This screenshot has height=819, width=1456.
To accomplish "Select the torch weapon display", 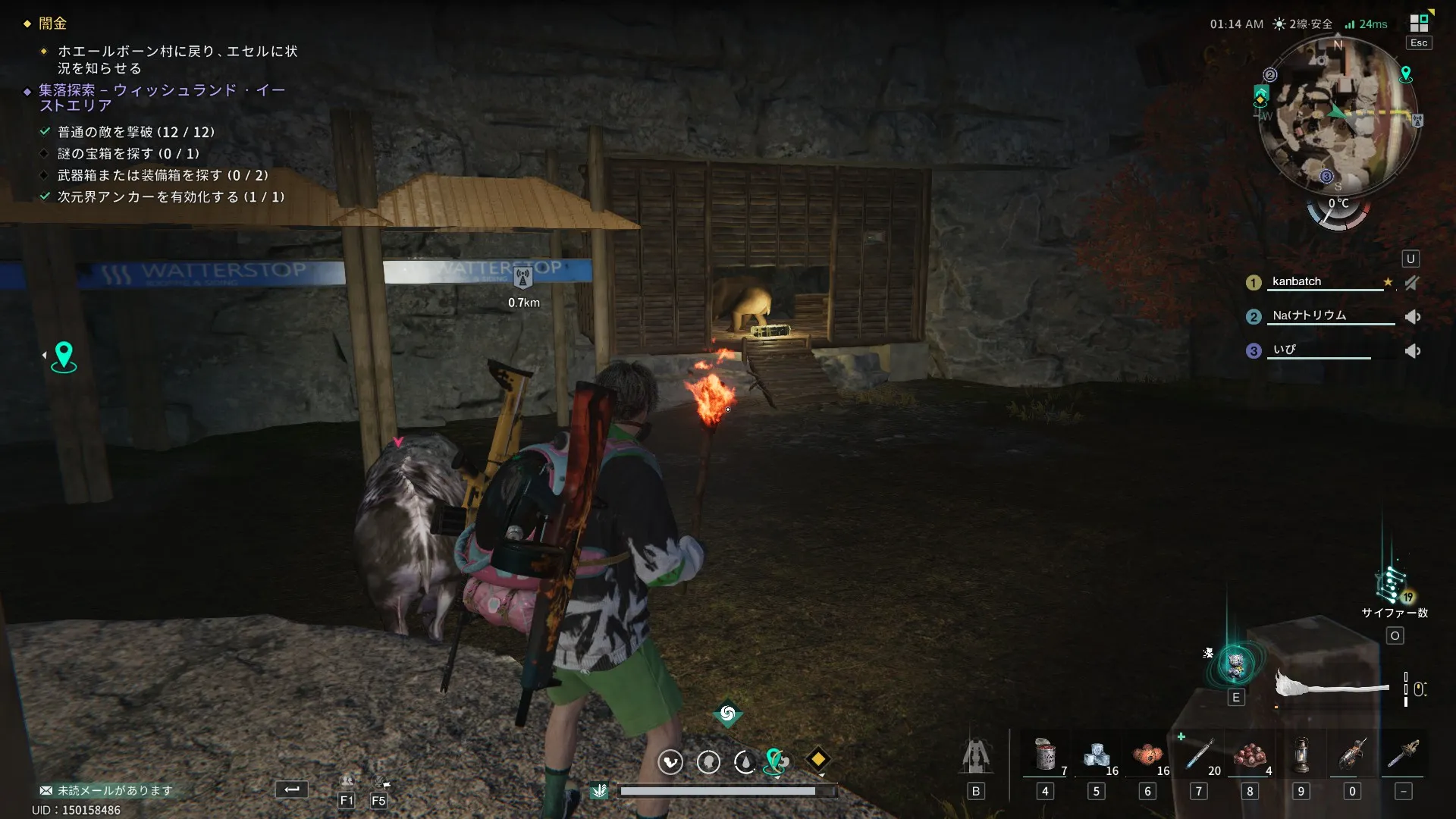I will pyautogui.click(x=1332, y=685).
